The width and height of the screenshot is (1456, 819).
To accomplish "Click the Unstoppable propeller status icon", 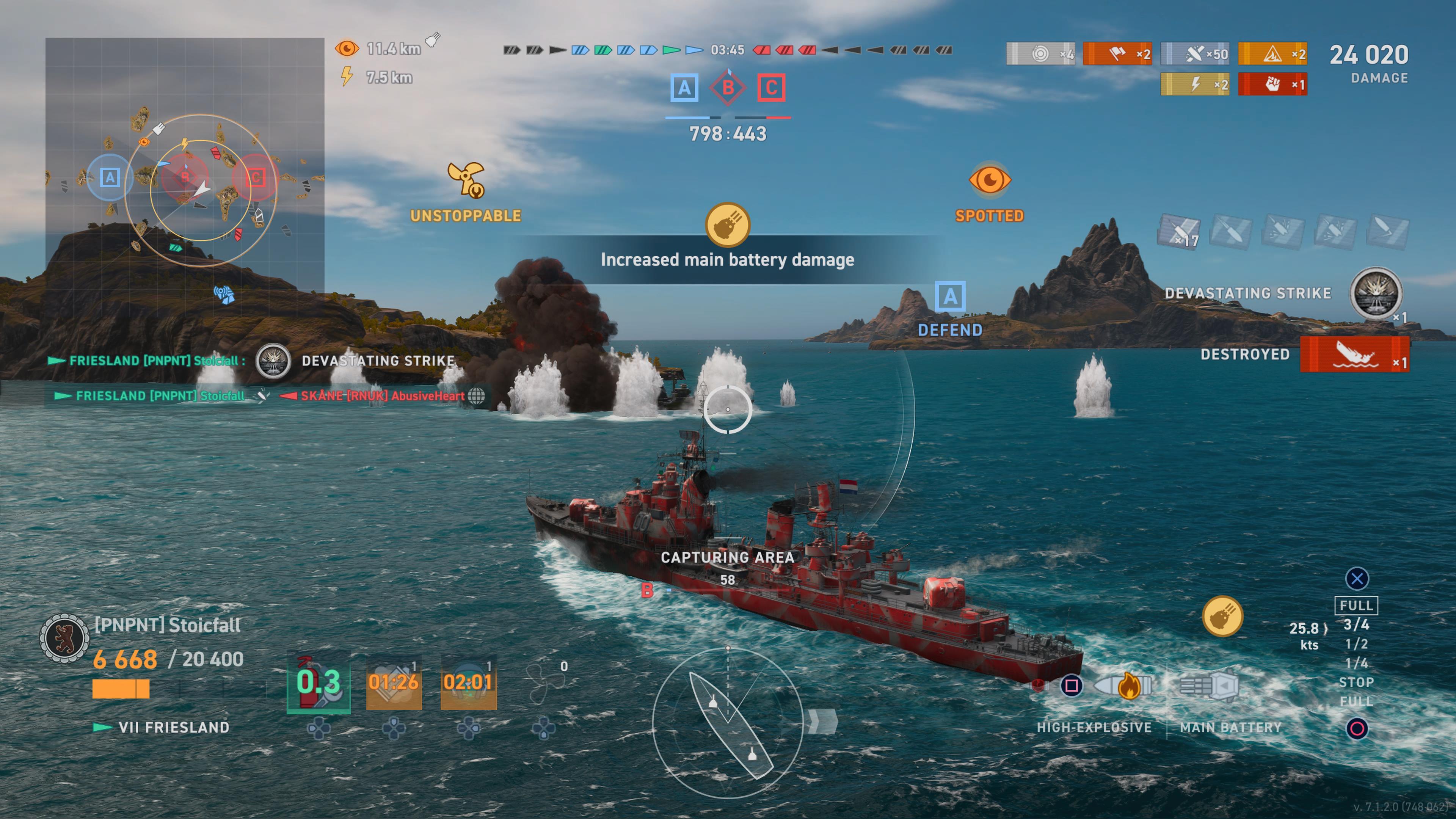I will [466, 180].
